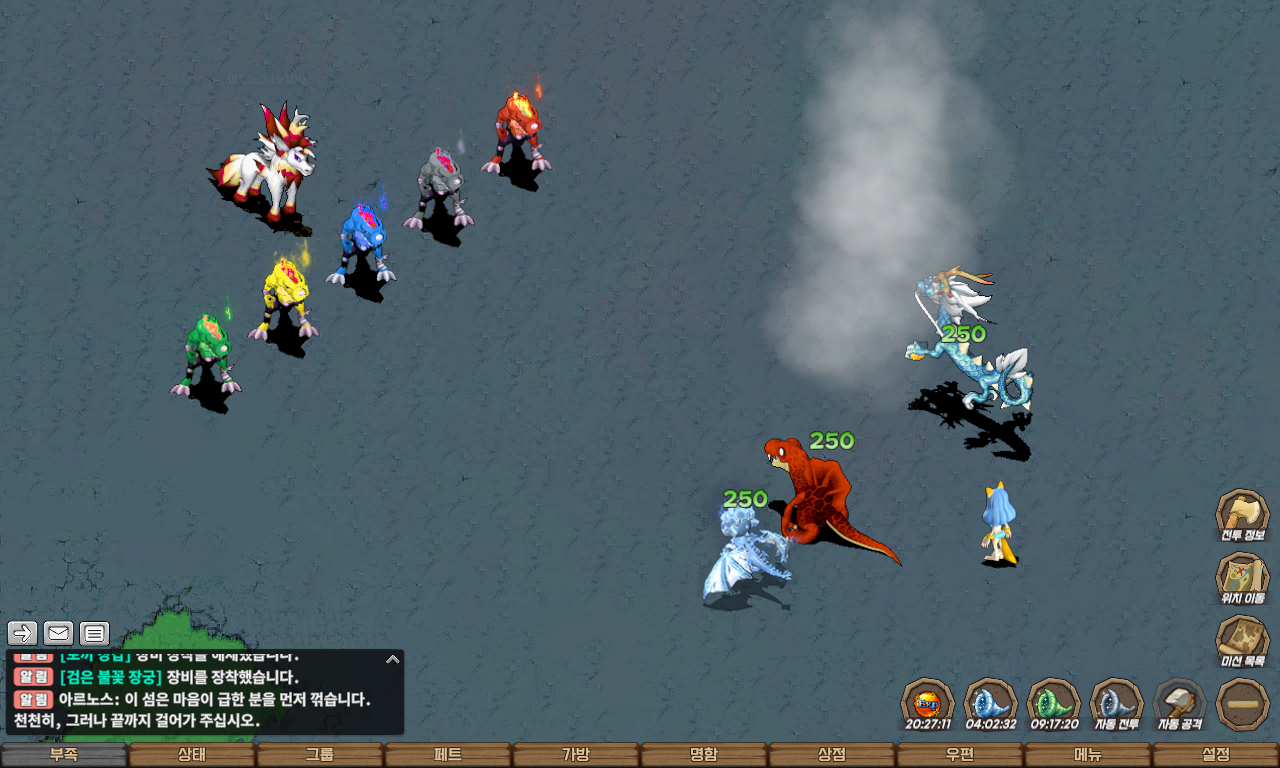Screen dimensions: 1280x768
Task: Toggle 자동 공격 auto attack hammer icon
Action: (1180, 704)
